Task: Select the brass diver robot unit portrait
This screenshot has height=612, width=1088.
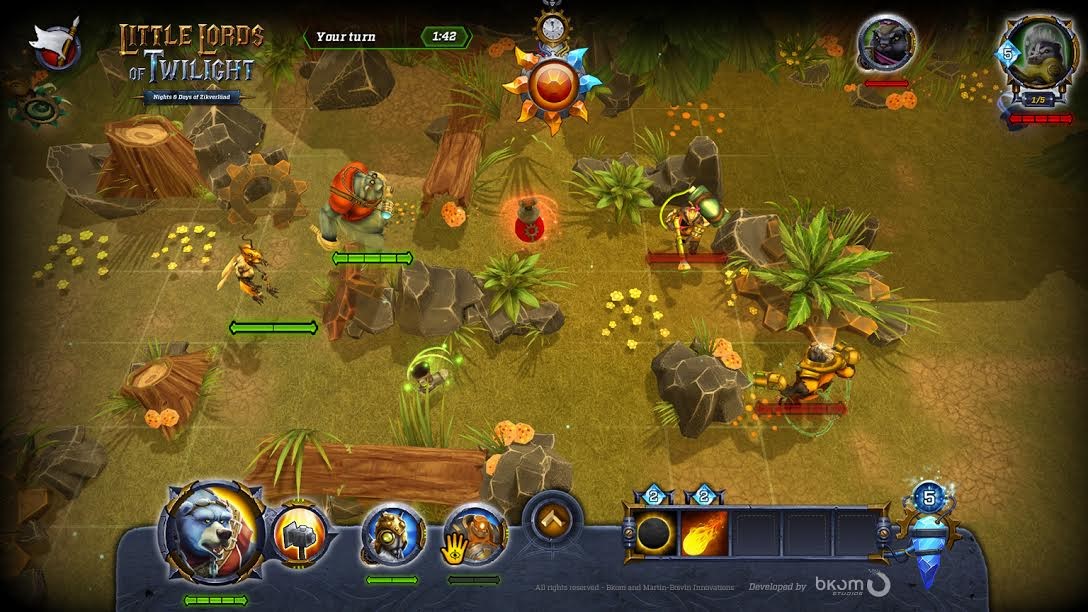Action: pyautogui.click(x=393, y=536)
